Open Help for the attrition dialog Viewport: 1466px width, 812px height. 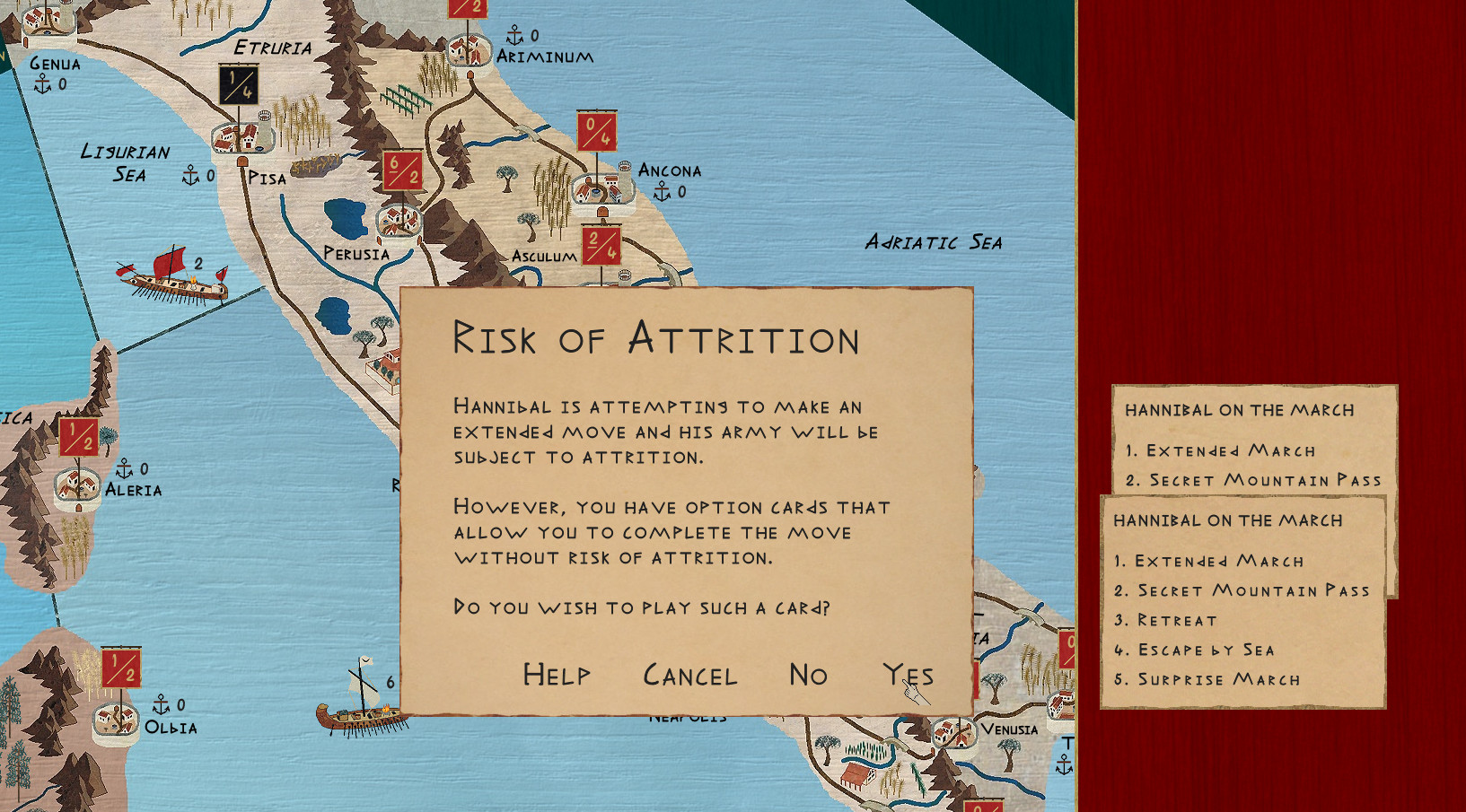557,675
